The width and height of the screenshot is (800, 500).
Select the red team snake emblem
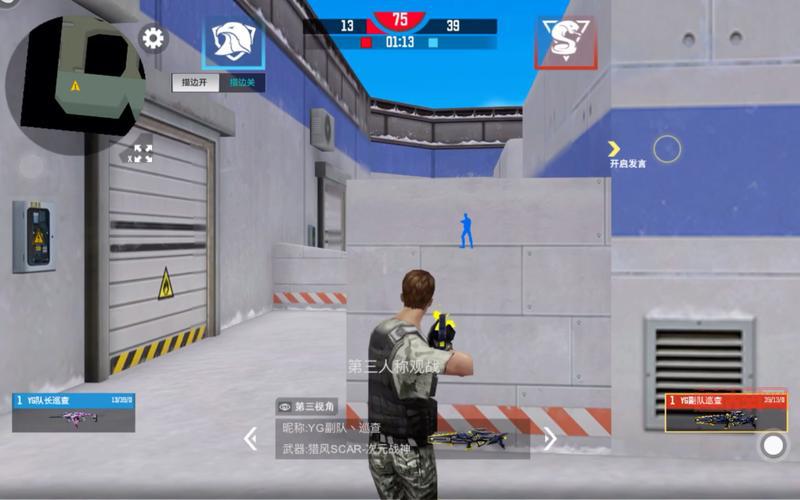tap(565, 41)
